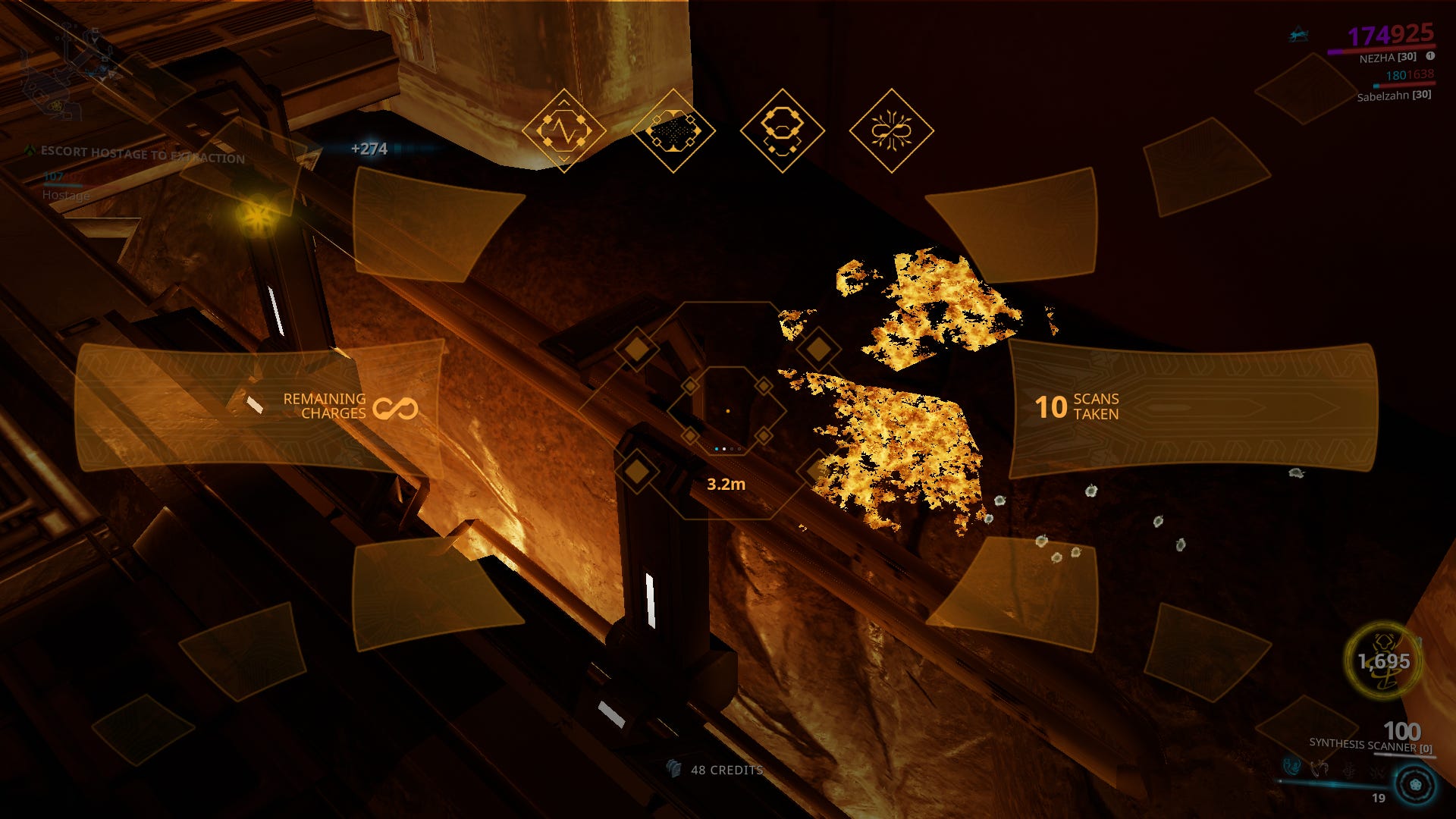The image size is (1456, 819).
Task: Click the infinity symbol next to Remaining Charges
Action: coord(397,409)
